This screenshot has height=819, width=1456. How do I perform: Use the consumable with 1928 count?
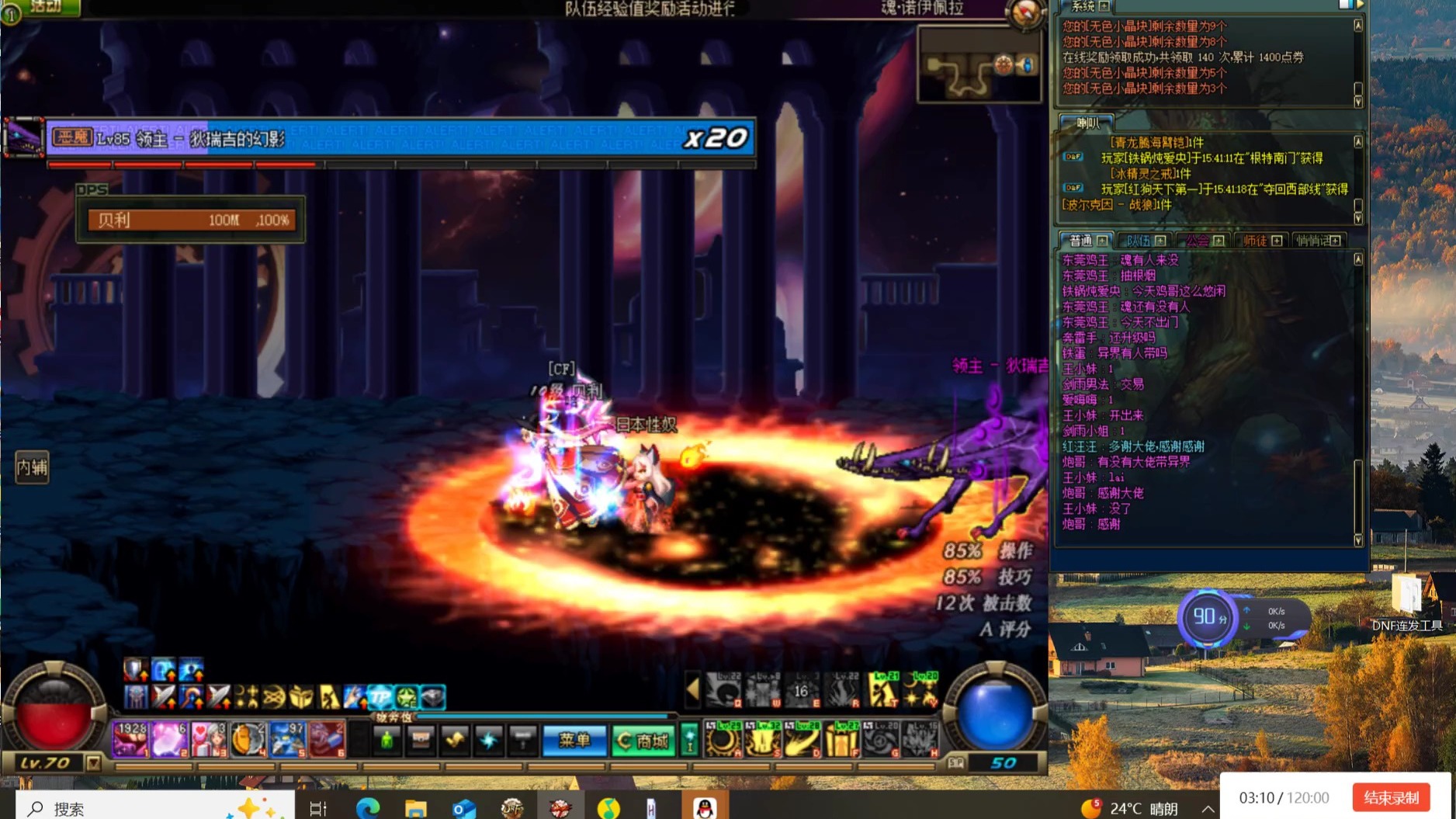tap(130, 739)
